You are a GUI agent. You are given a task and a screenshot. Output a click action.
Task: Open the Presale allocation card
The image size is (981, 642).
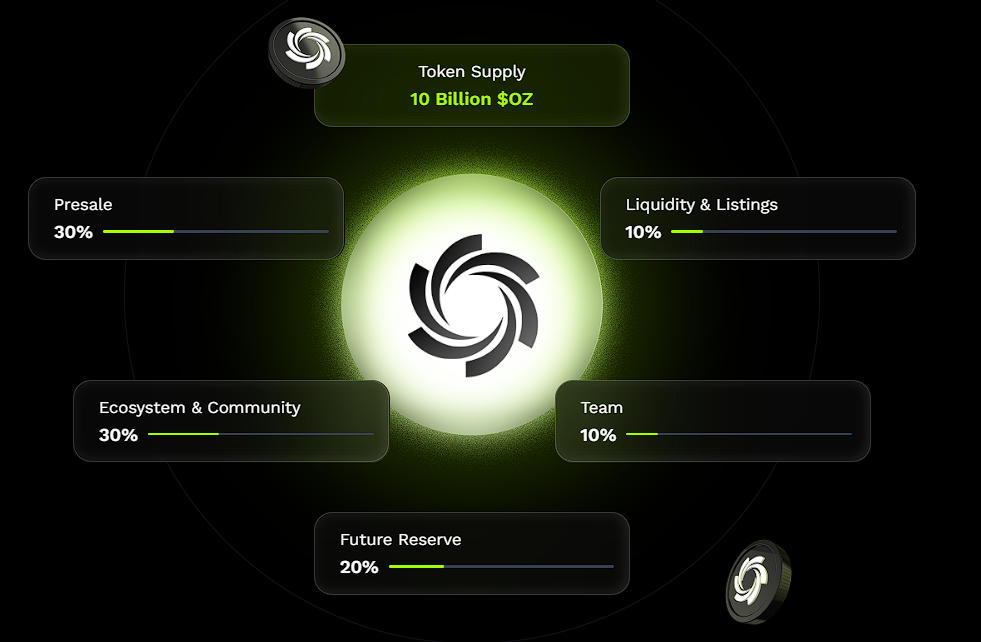(186, 218)
